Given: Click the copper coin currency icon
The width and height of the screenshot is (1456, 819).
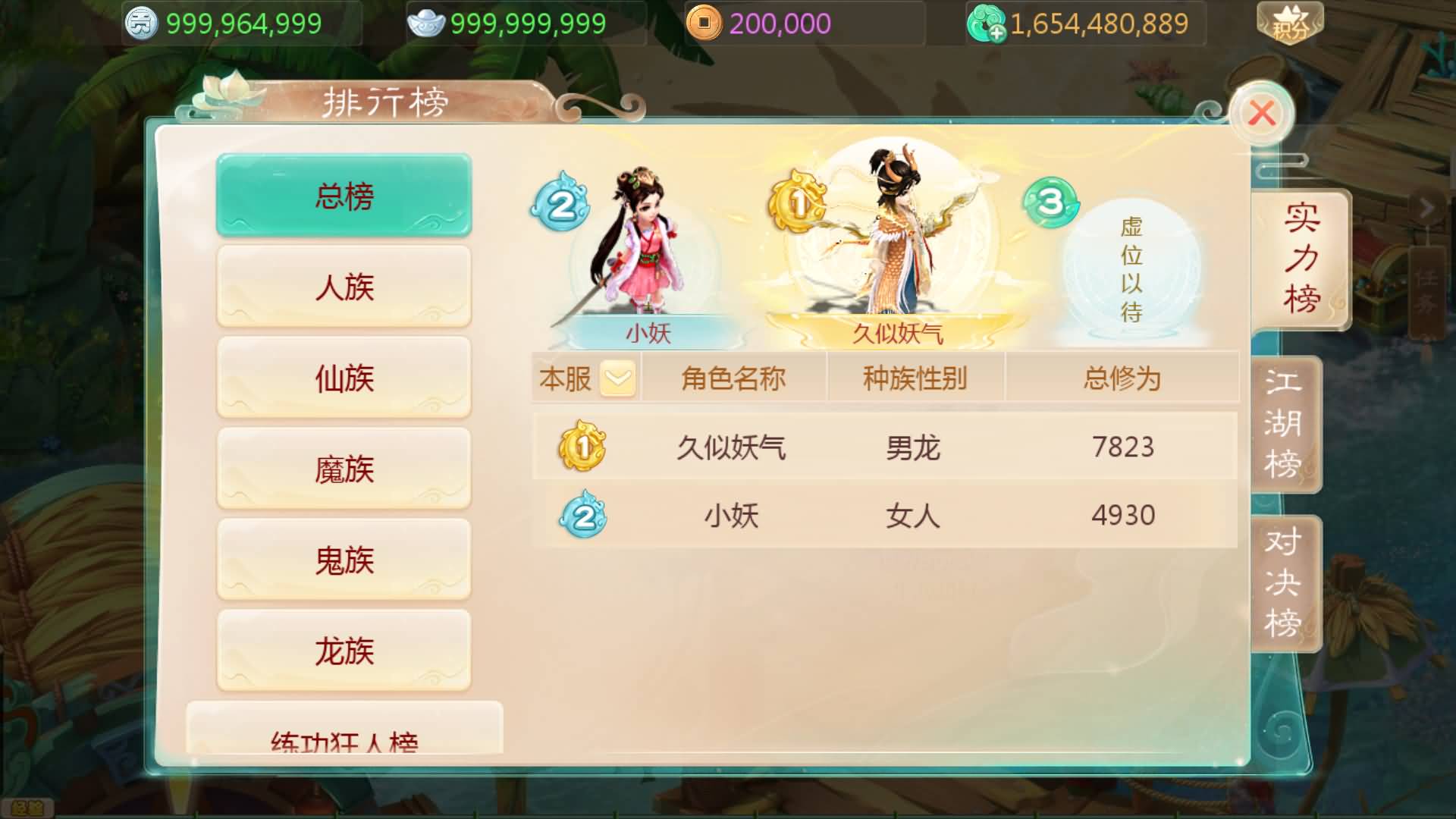Looking at the screenshot, I should 706,24.
